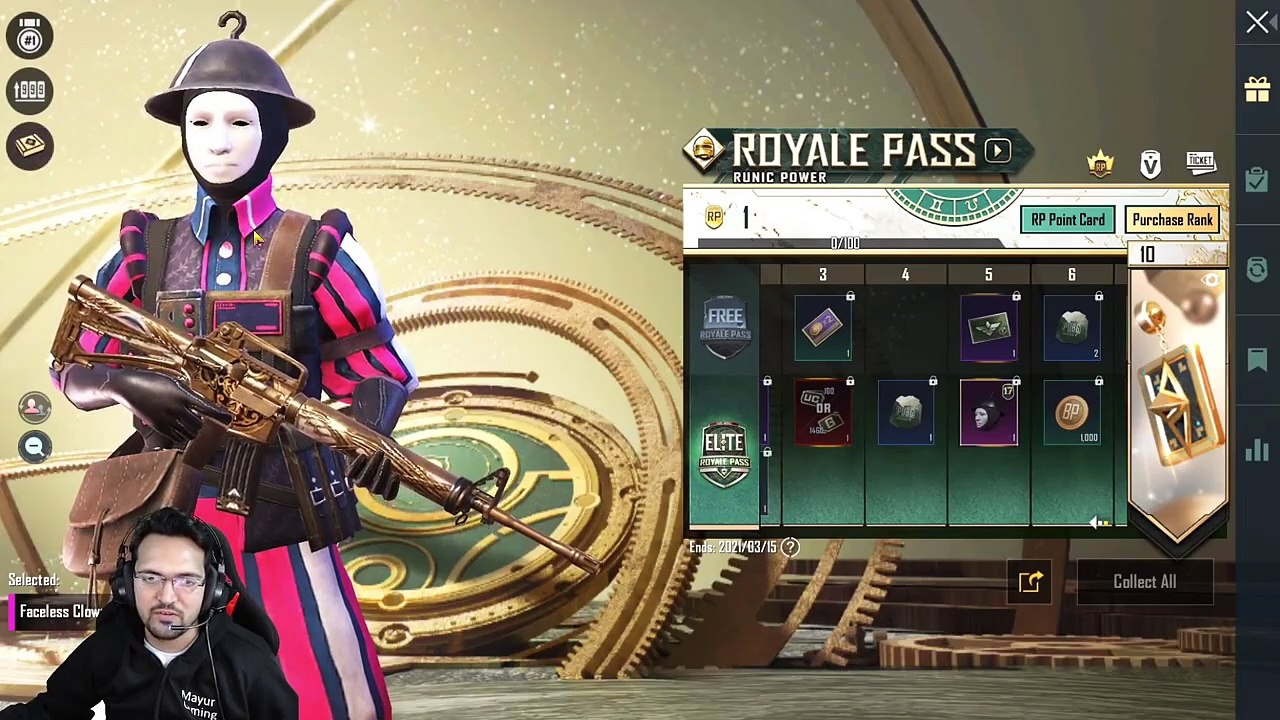Open the RP crown icon
1280x720 pixels.
point(1100,164)
